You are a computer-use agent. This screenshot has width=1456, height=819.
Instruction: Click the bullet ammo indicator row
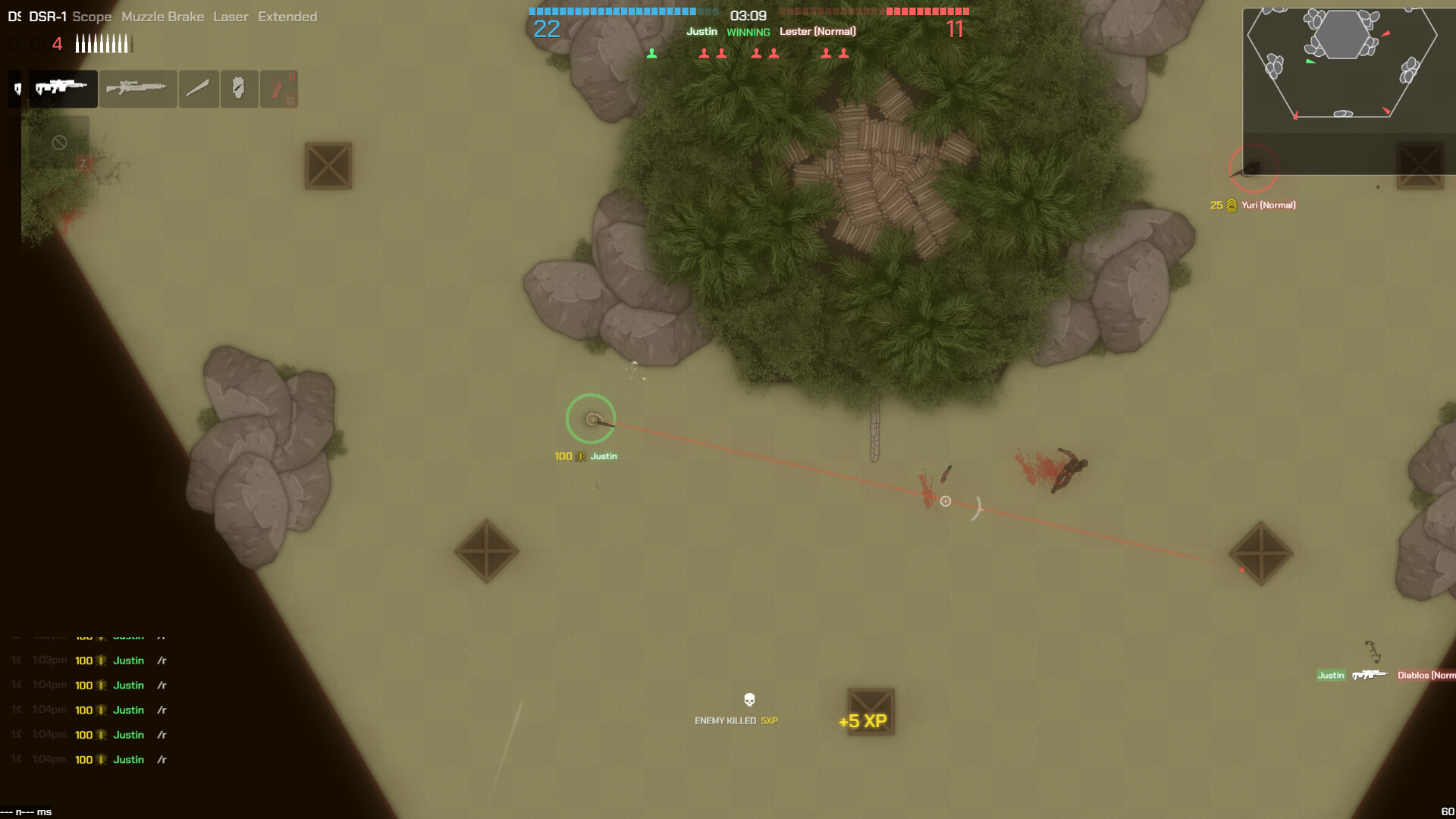pos(102,43)
